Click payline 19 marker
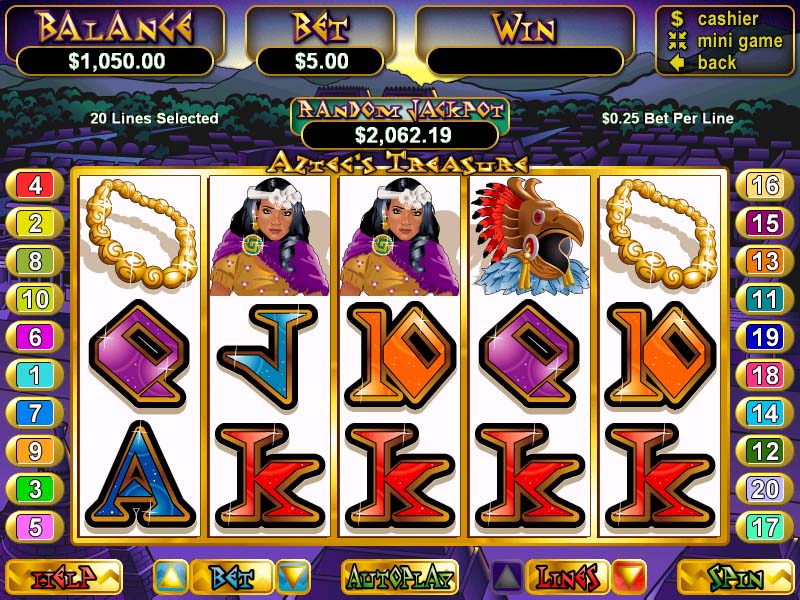800x600 pixels. pyautogui.click(x=765, y=337)
